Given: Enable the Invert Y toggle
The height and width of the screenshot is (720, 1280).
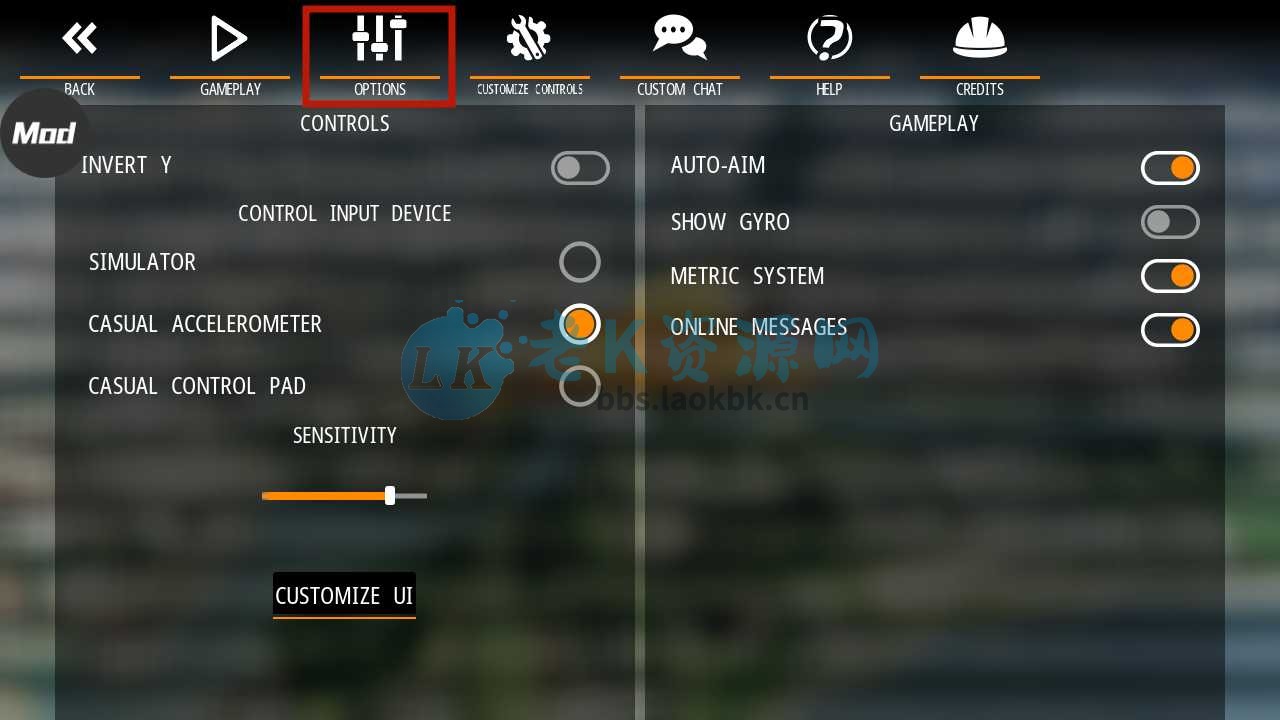Looking at the screenshot, I should pos(580,167).
